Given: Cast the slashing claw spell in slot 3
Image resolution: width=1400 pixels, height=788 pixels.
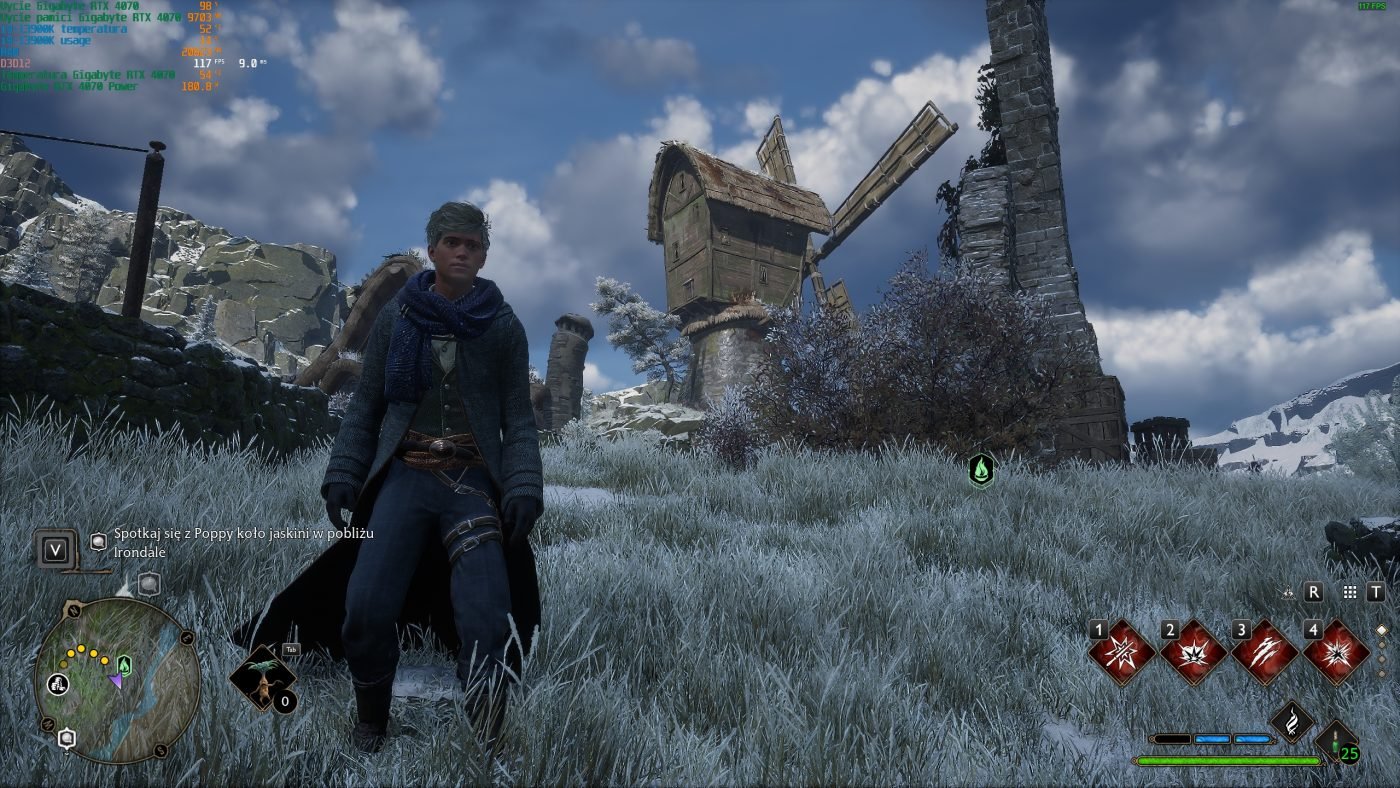Looking at the screenshot, I should (1265, 654).
